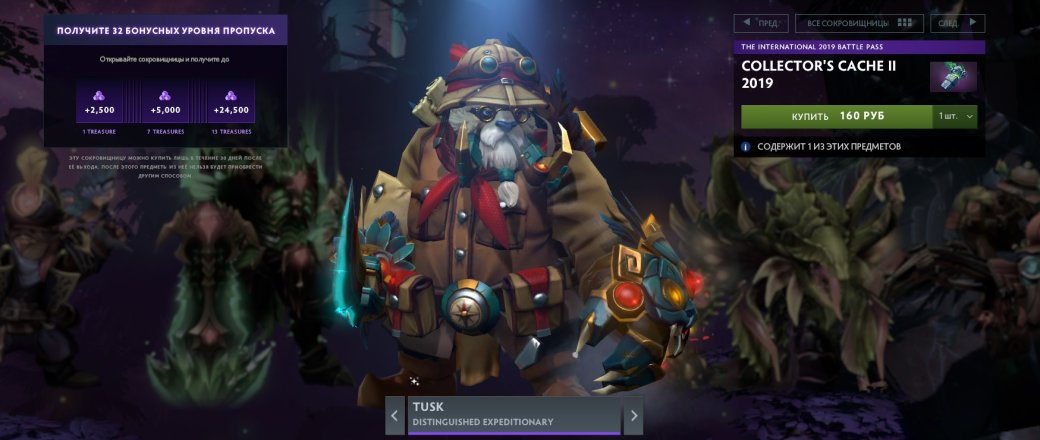The image size is (1040, 440).
Task: Go to next treasure with СЛЕД button
Action: point(957,23)
